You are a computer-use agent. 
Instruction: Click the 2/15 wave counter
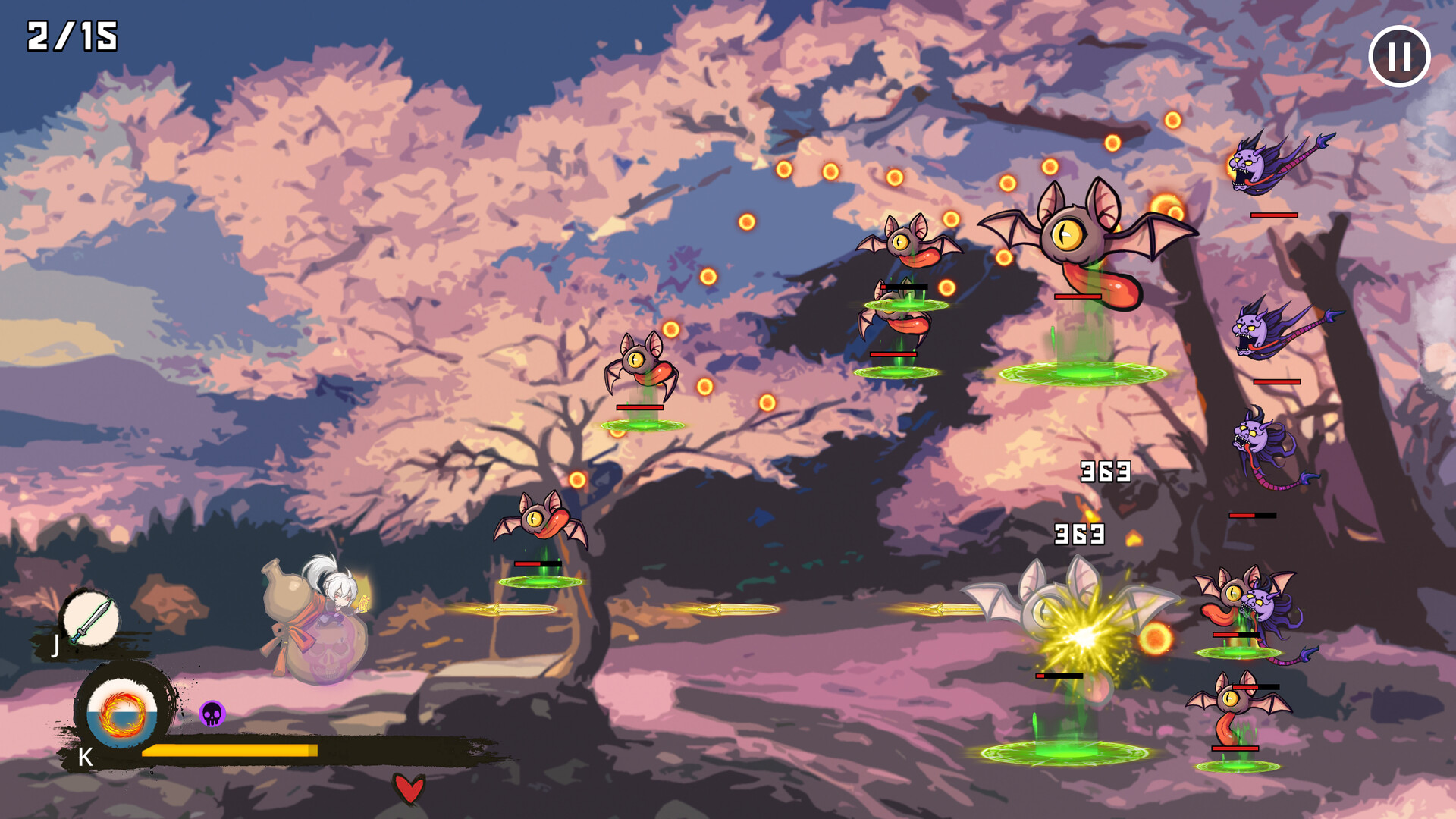(x=72, y=36)
